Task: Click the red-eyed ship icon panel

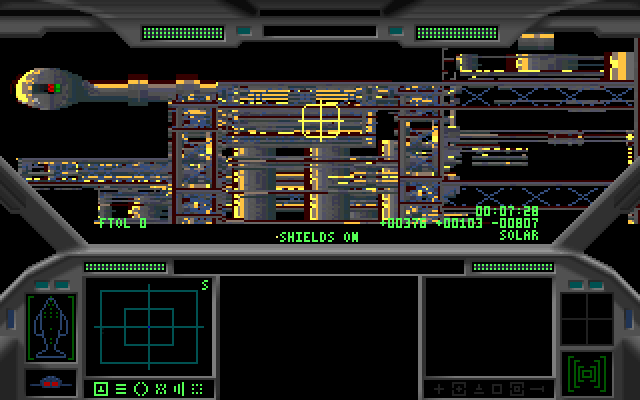Action: [x=50, y=383]
